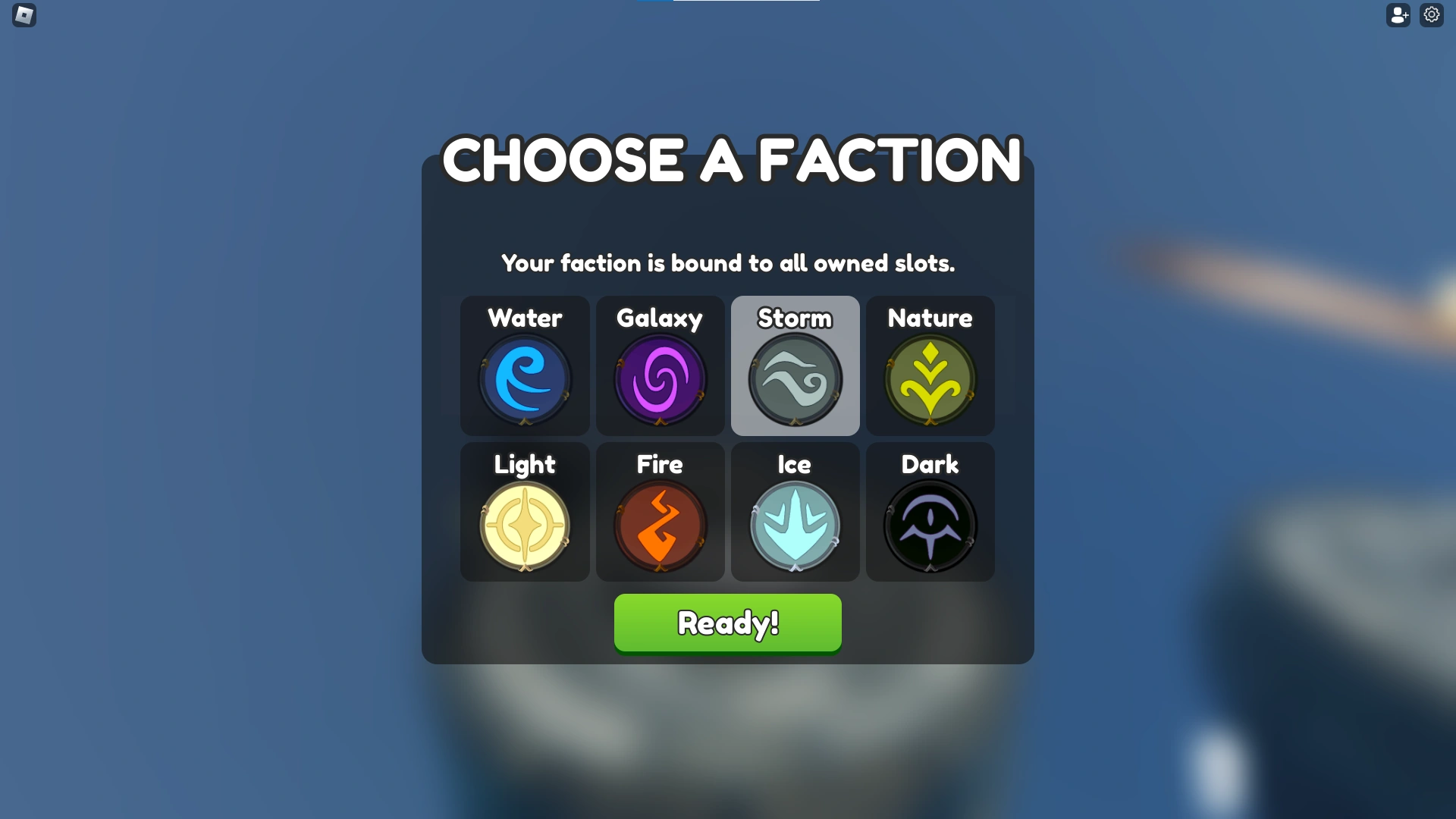The width and height of the screenshot is (1456, 819).
Task: Select the Ice faction icon
Action: (795, 526)
